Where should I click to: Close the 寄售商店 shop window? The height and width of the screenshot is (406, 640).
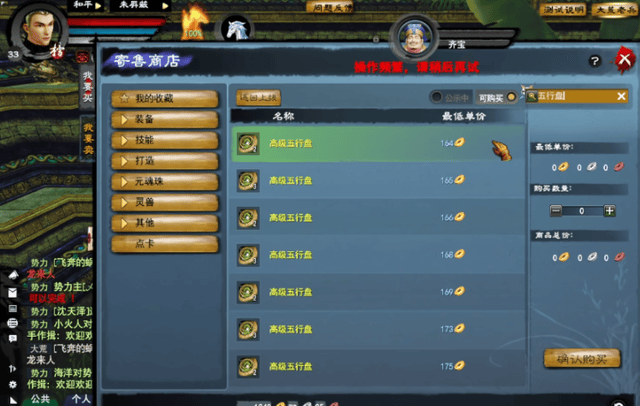click(x=624, y=61)
